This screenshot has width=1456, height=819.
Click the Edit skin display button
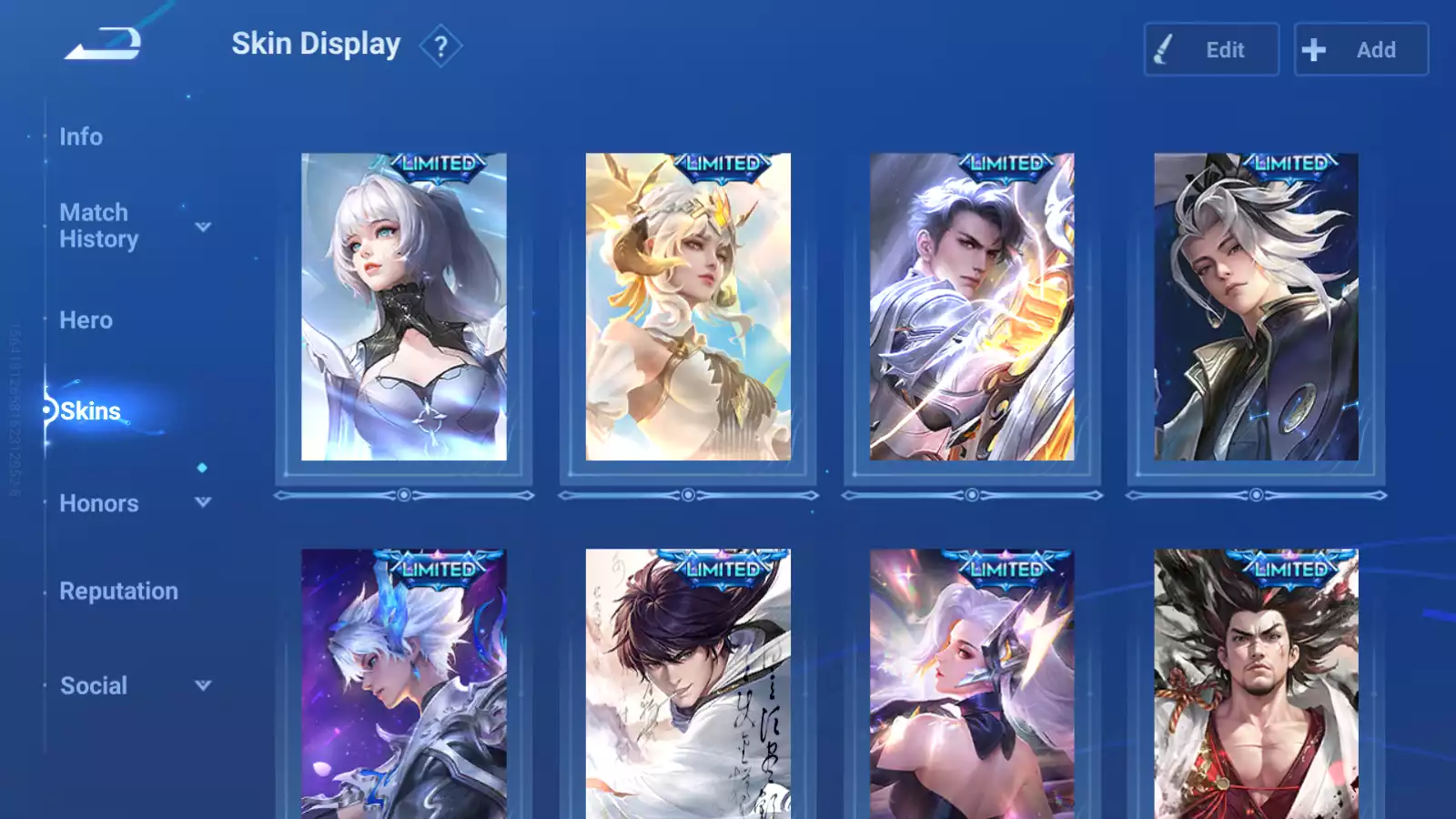click(1211, 49)
